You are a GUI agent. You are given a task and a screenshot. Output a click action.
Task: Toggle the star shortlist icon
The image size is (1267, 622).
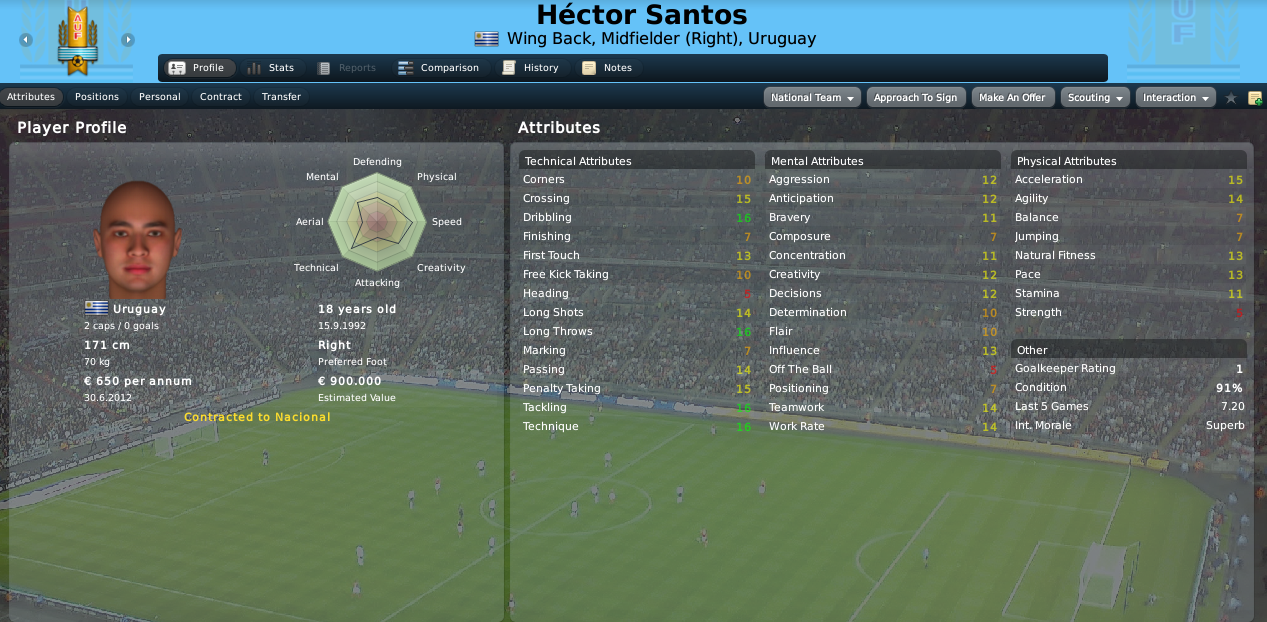pyautogui.click(x=1231, y=98)
